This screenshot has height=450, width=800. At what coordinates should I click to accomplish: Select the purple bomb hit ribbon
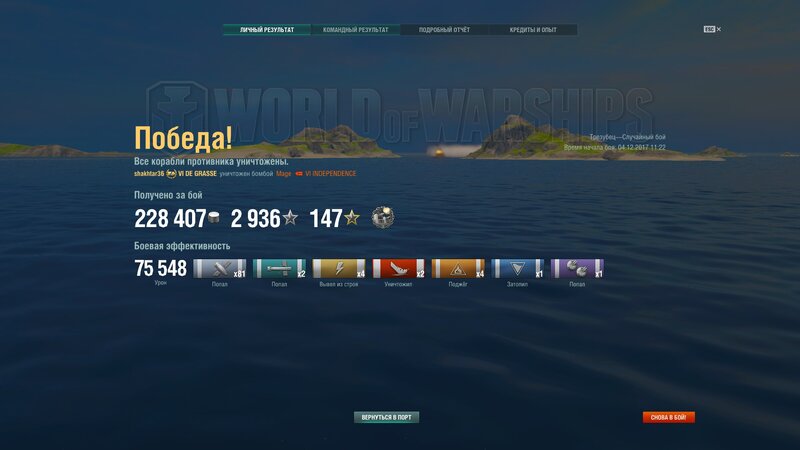pyautogui.click(x=577, y=268)
